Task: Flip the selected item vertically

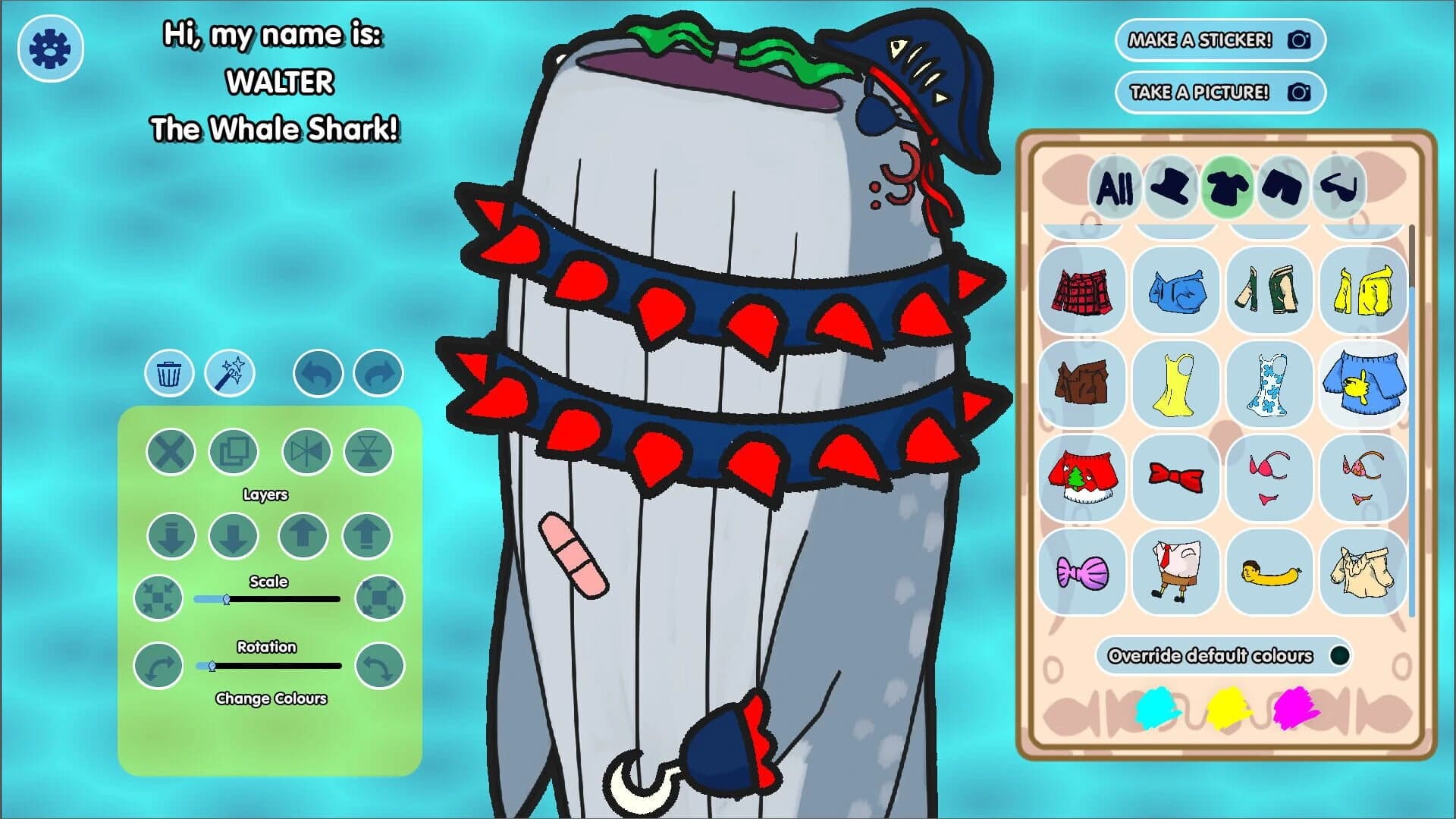Action: pyautogui.click(x=367, y=452)
